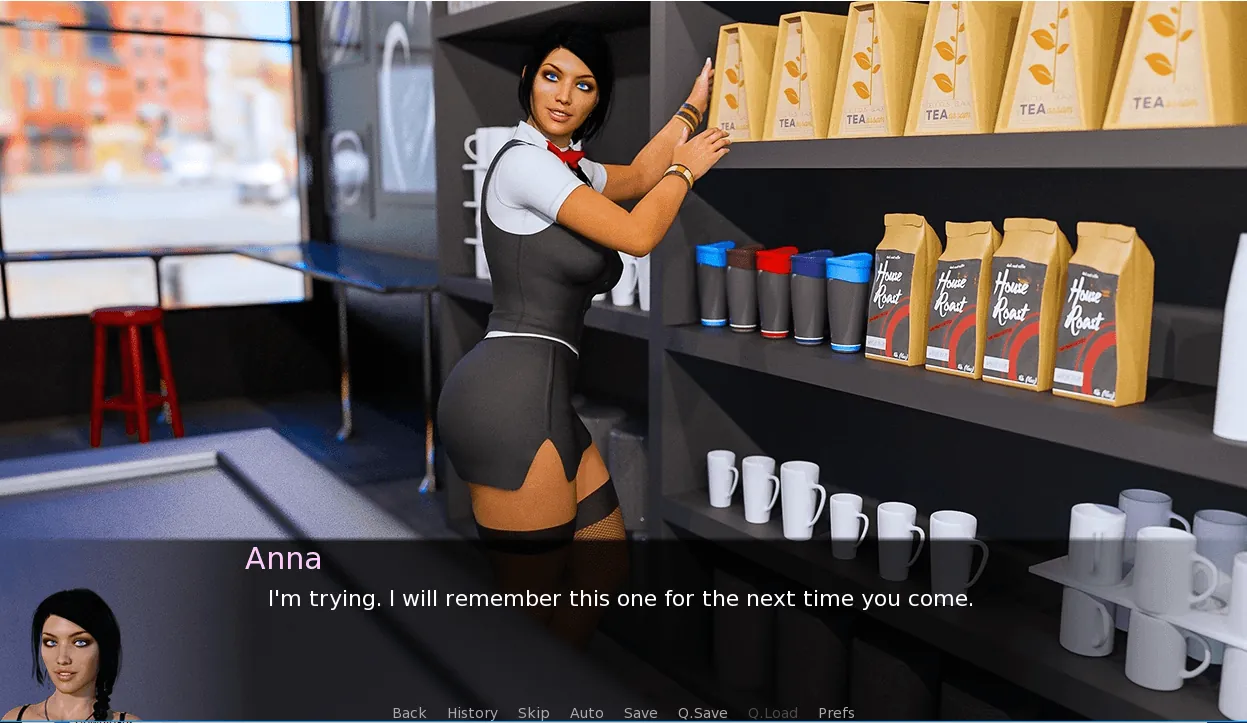1247x723 pixels.
Task: Click Q.Load to quick load
Action: coord(772,713)
